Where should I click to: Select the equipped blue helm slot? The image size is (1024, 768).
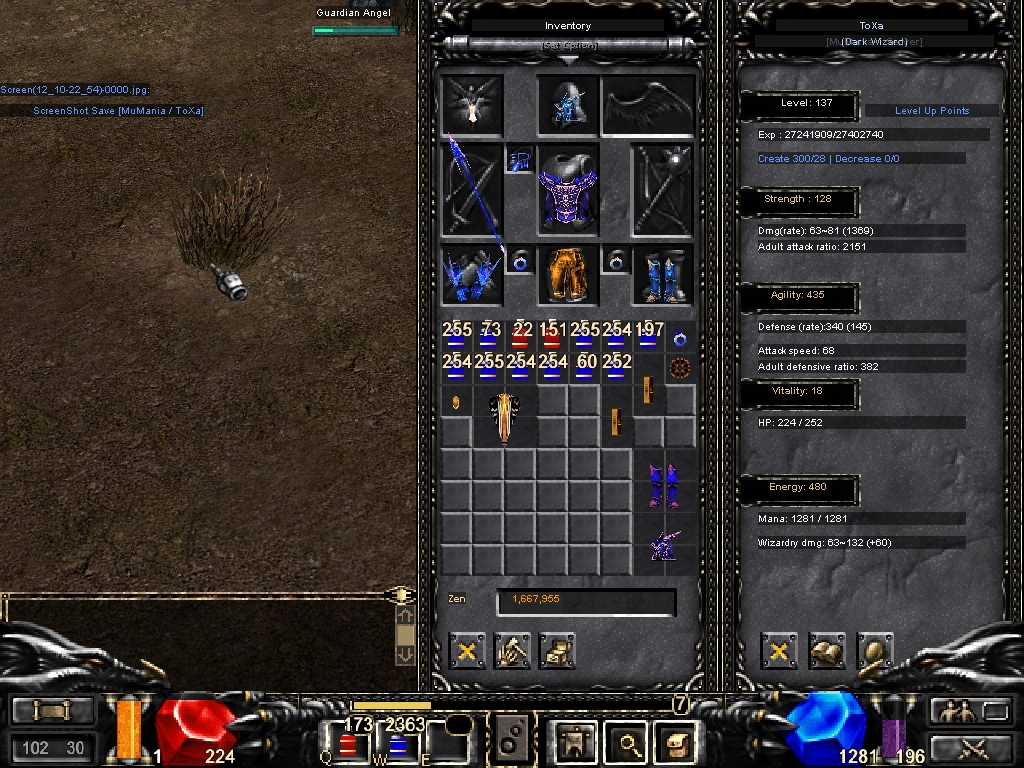coord(567,105)
